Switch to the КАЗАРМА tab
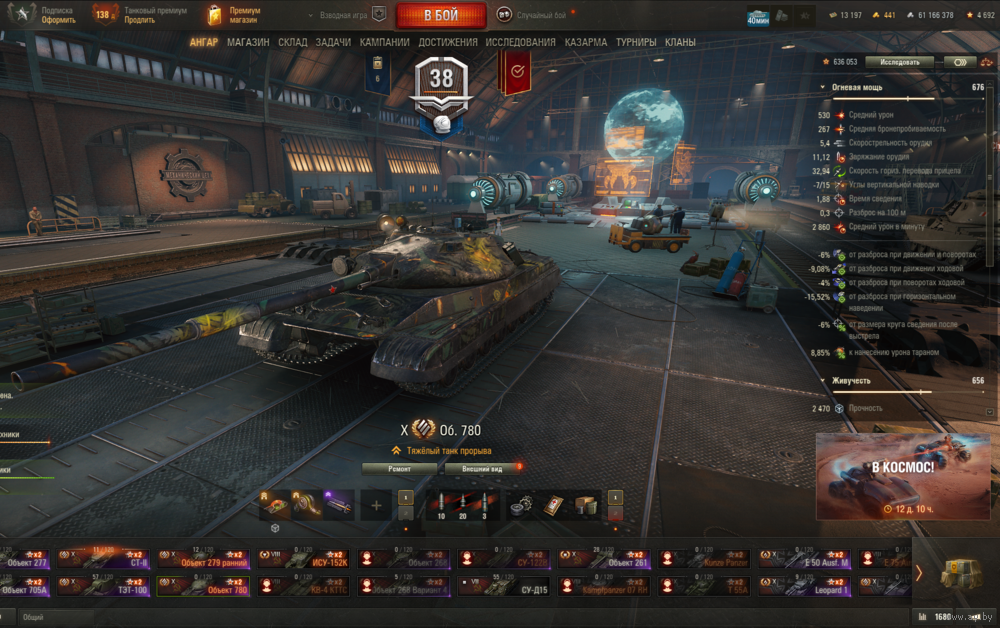Viewport: 1000px width, 628px height. pyautogui.click(x=585, y=42)
